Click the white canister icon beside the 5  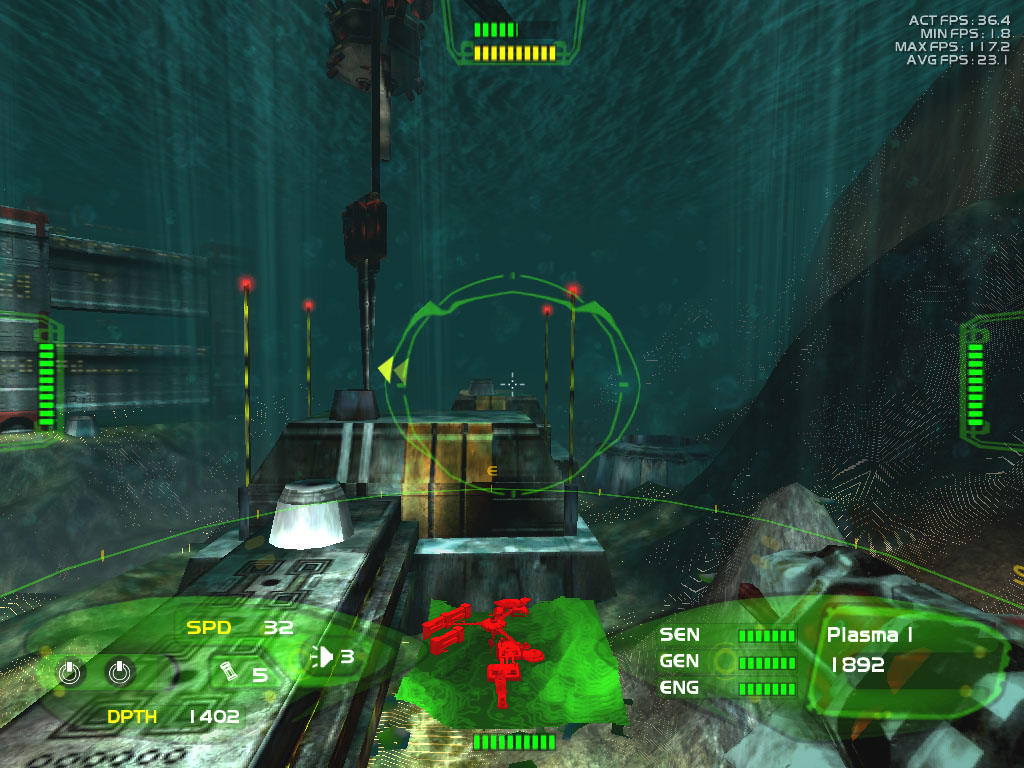pyautogui.click(x=229, y=673)
